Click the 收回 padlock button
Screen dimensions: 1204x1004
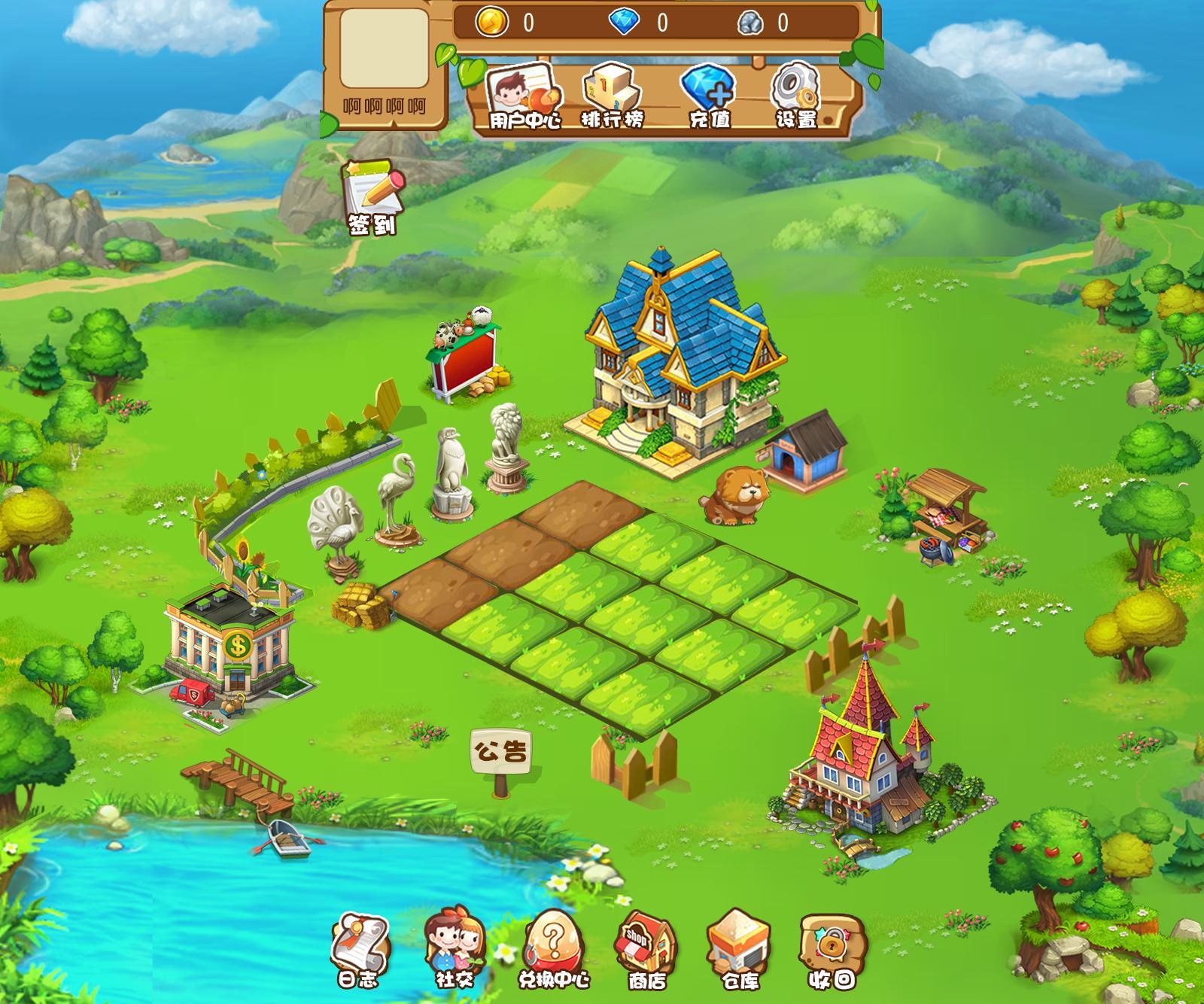click(x=832, y=950)
